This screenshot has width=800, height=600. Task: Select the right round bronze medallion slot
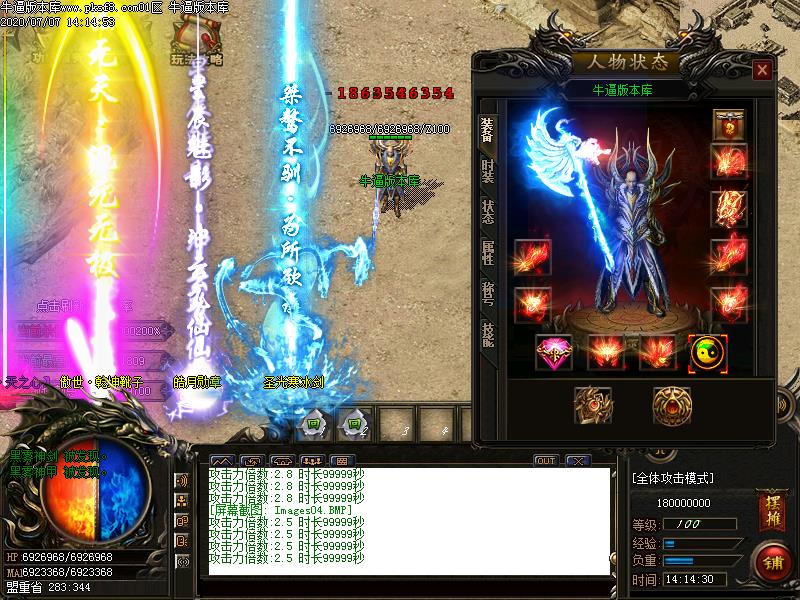pos(672,405)
